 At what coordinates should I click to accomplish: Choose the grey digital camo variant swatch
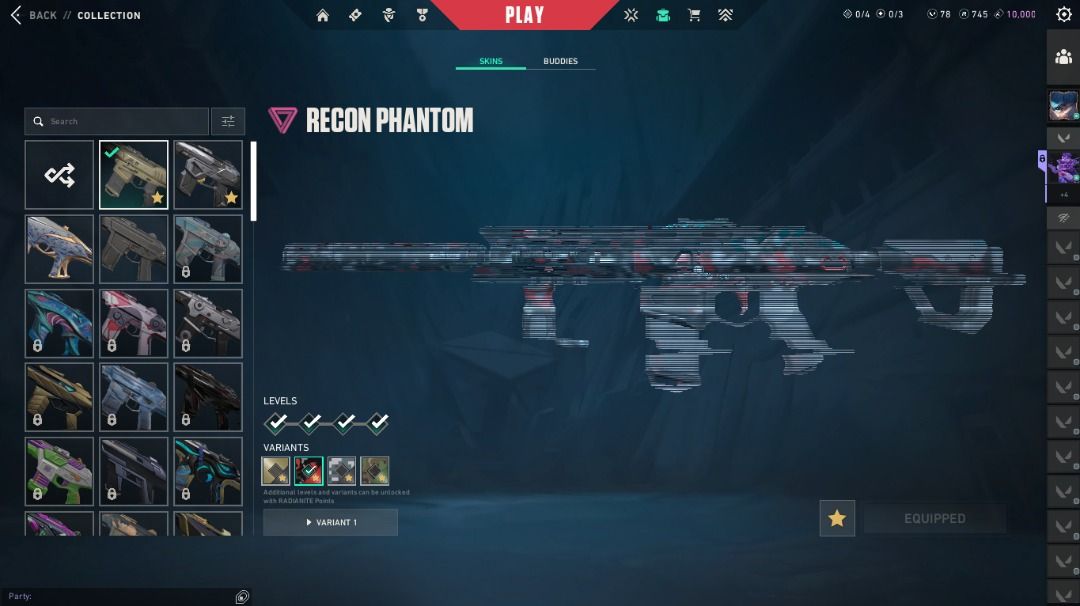coord(342,470)
